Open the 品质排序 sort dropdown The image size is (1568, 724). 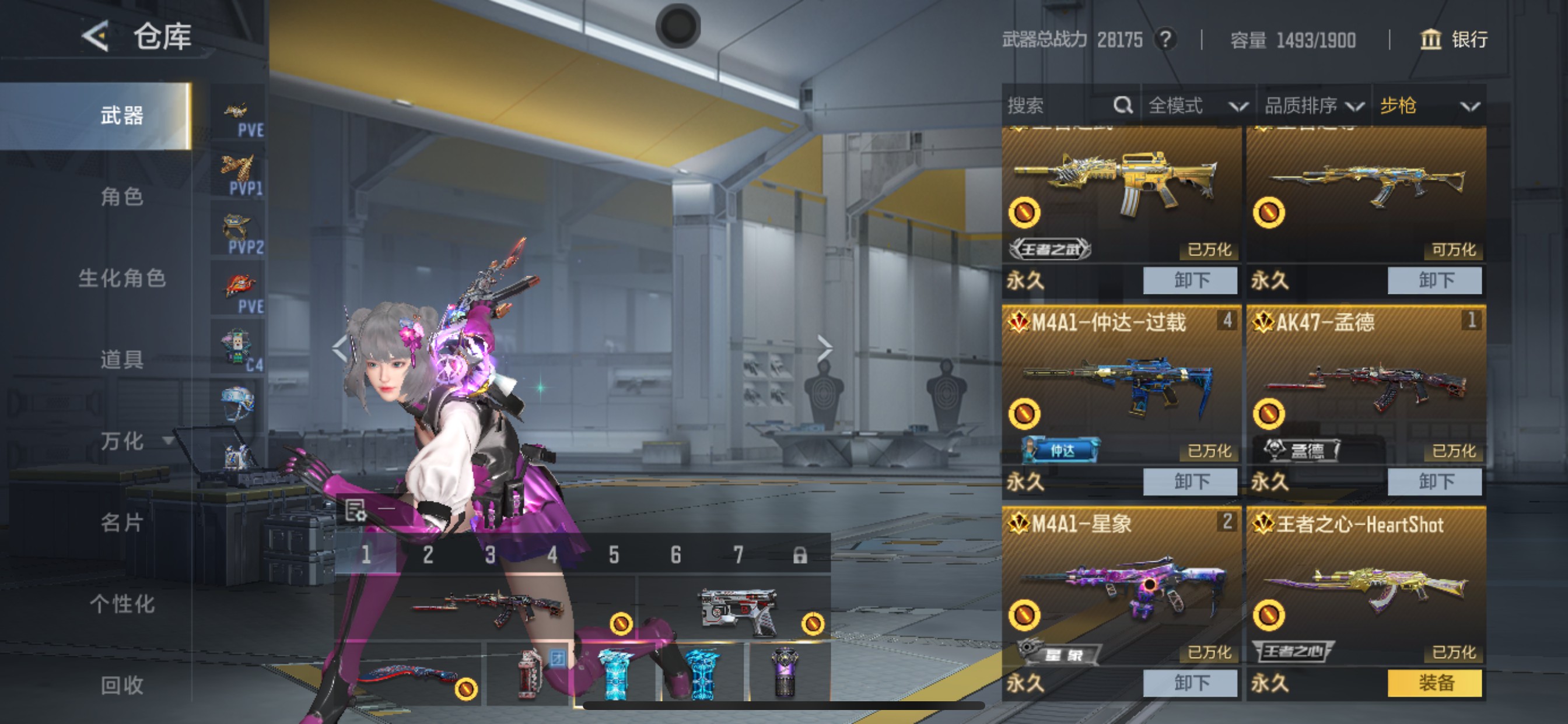1313,106
